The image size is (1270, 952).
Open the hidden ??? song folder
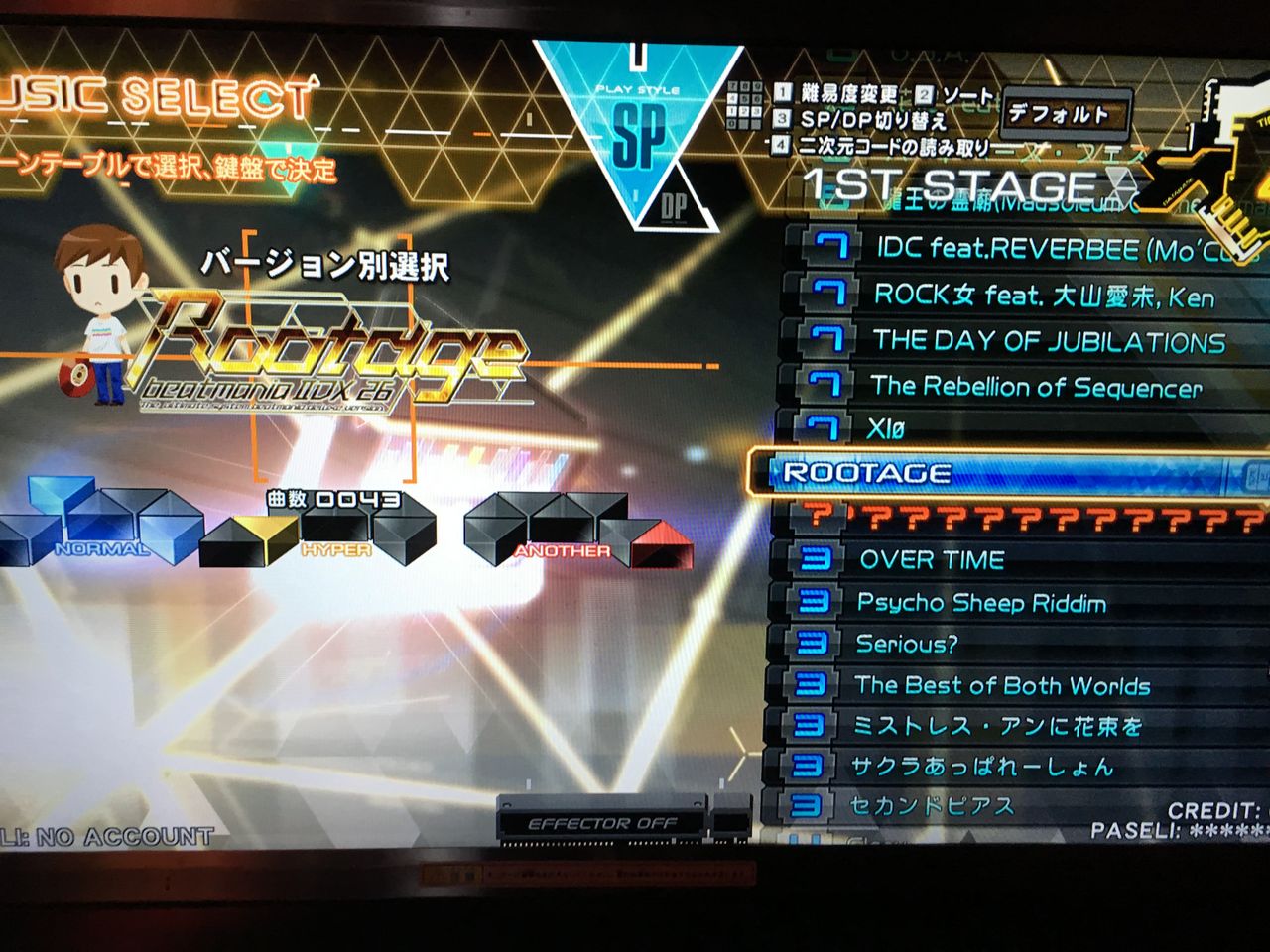tap(992, 517)
